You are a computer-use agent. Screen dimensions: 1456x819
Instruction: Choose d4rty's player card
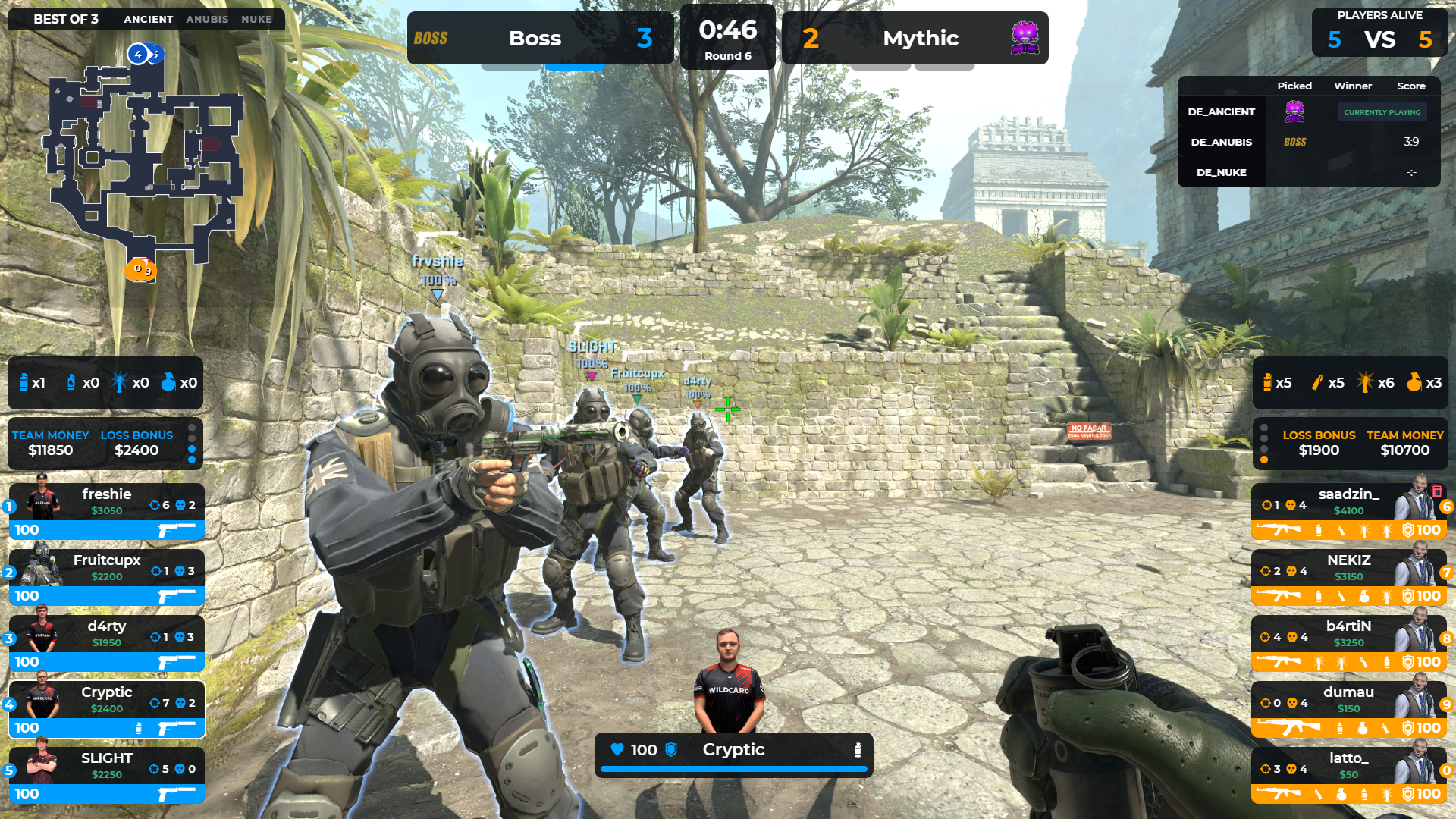pyautogui.click(x=106, y=642)
